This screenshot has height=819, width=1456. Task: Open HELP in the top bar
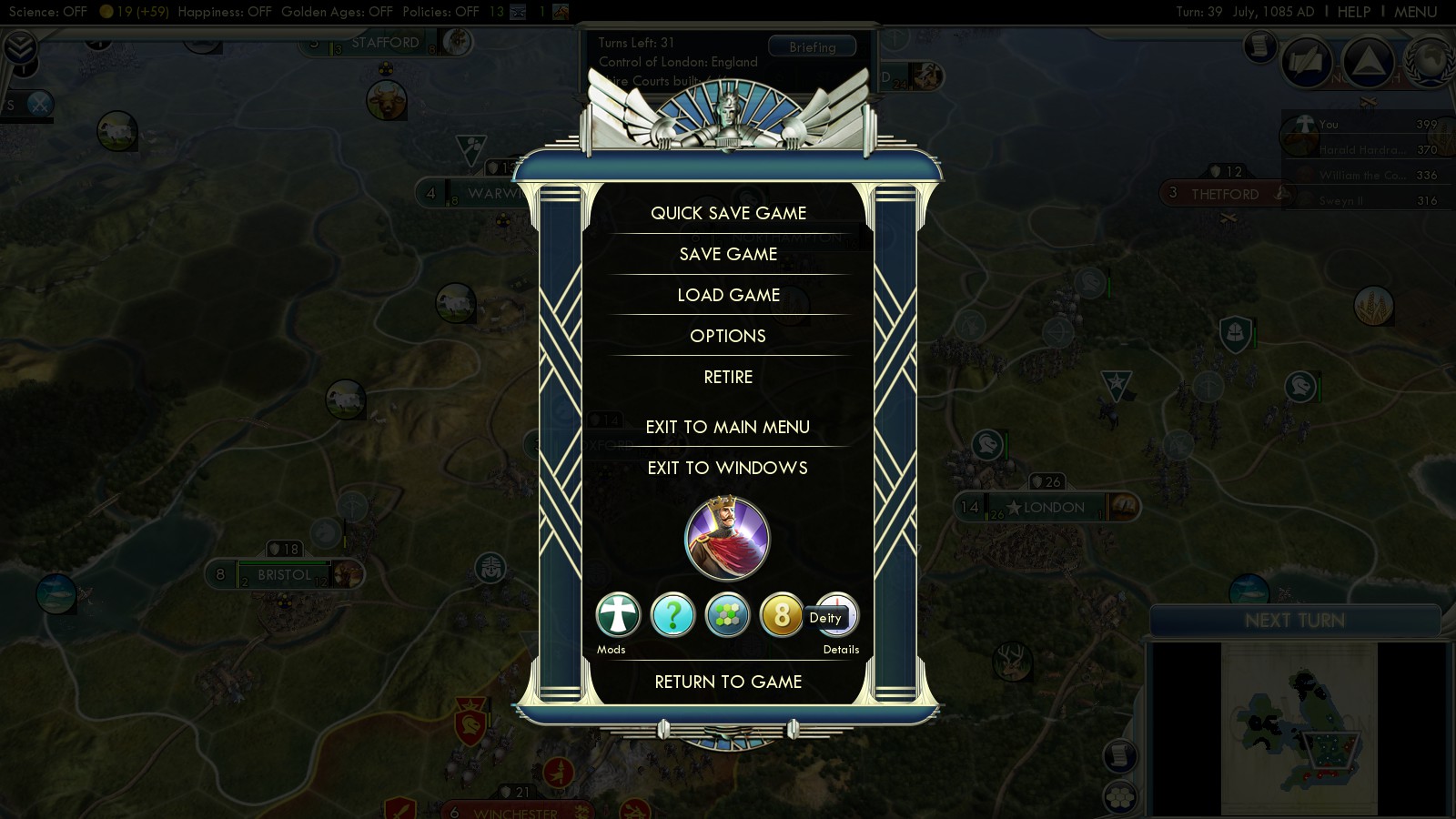(1353, 12)
